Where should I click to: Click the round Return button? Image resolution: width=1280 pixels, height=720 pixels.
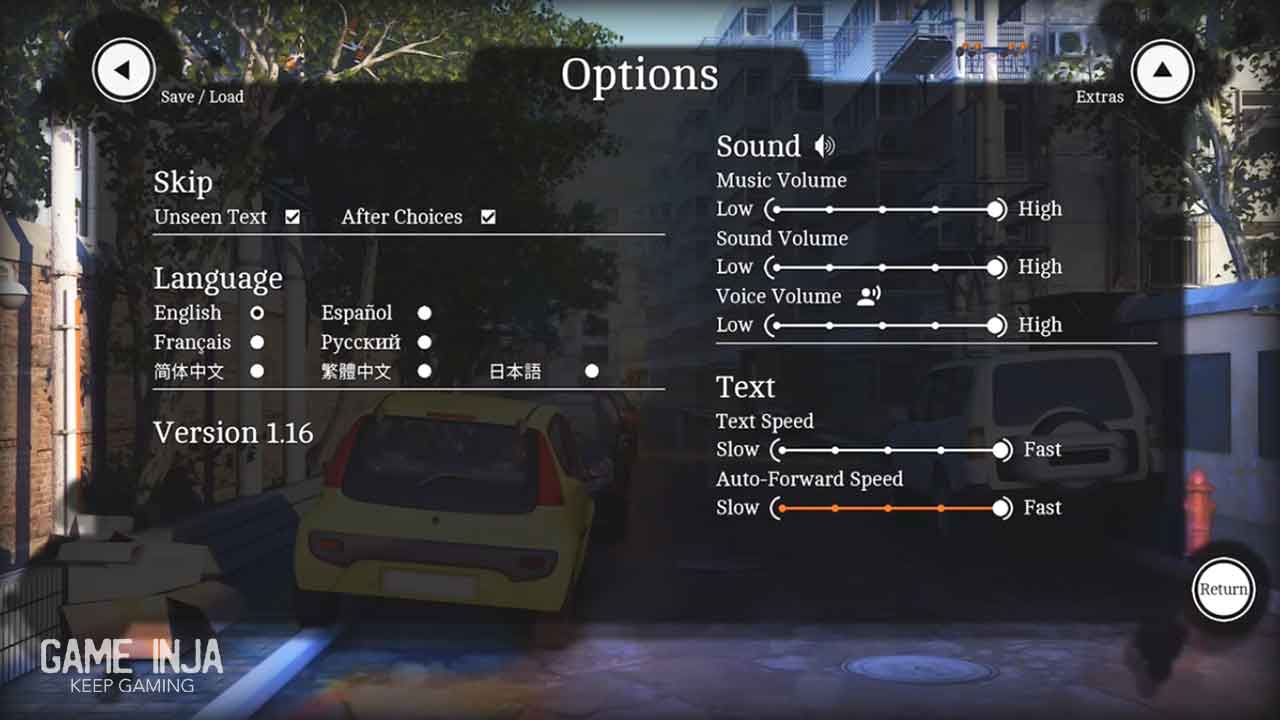pos(1223,589)
